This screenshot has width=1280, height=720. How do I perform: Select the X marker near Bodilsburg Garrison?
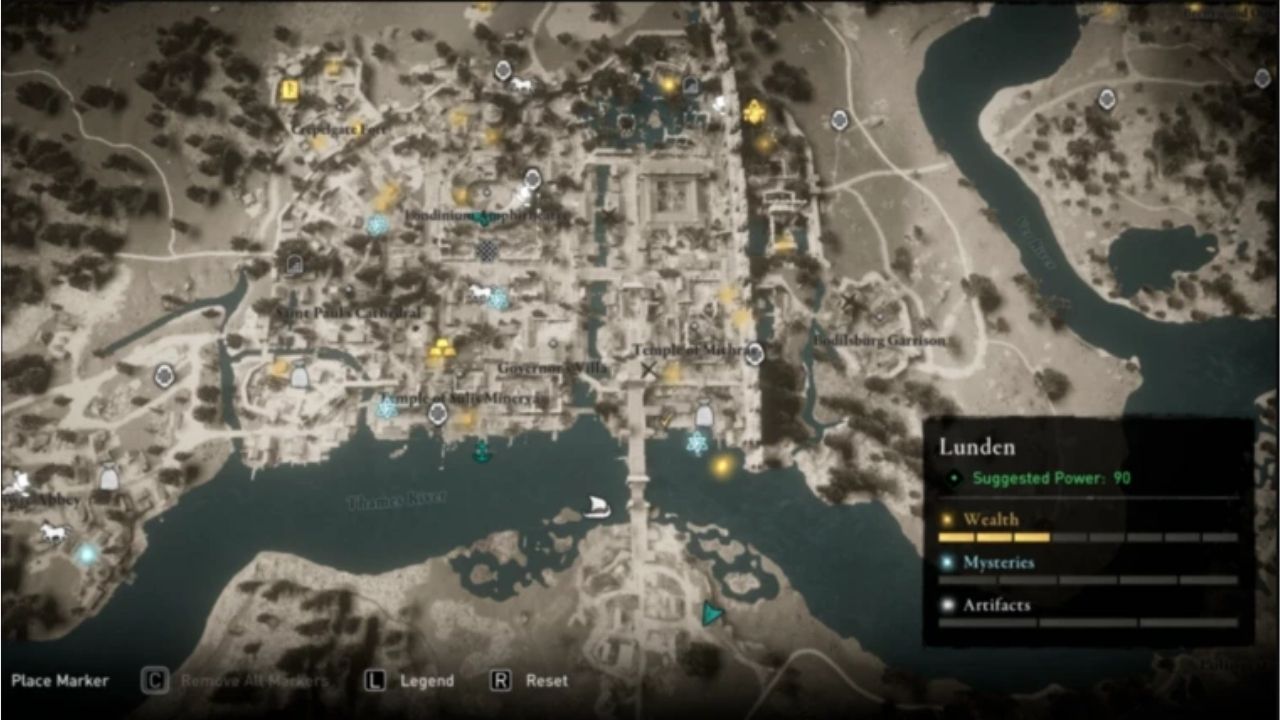point(852,299)
